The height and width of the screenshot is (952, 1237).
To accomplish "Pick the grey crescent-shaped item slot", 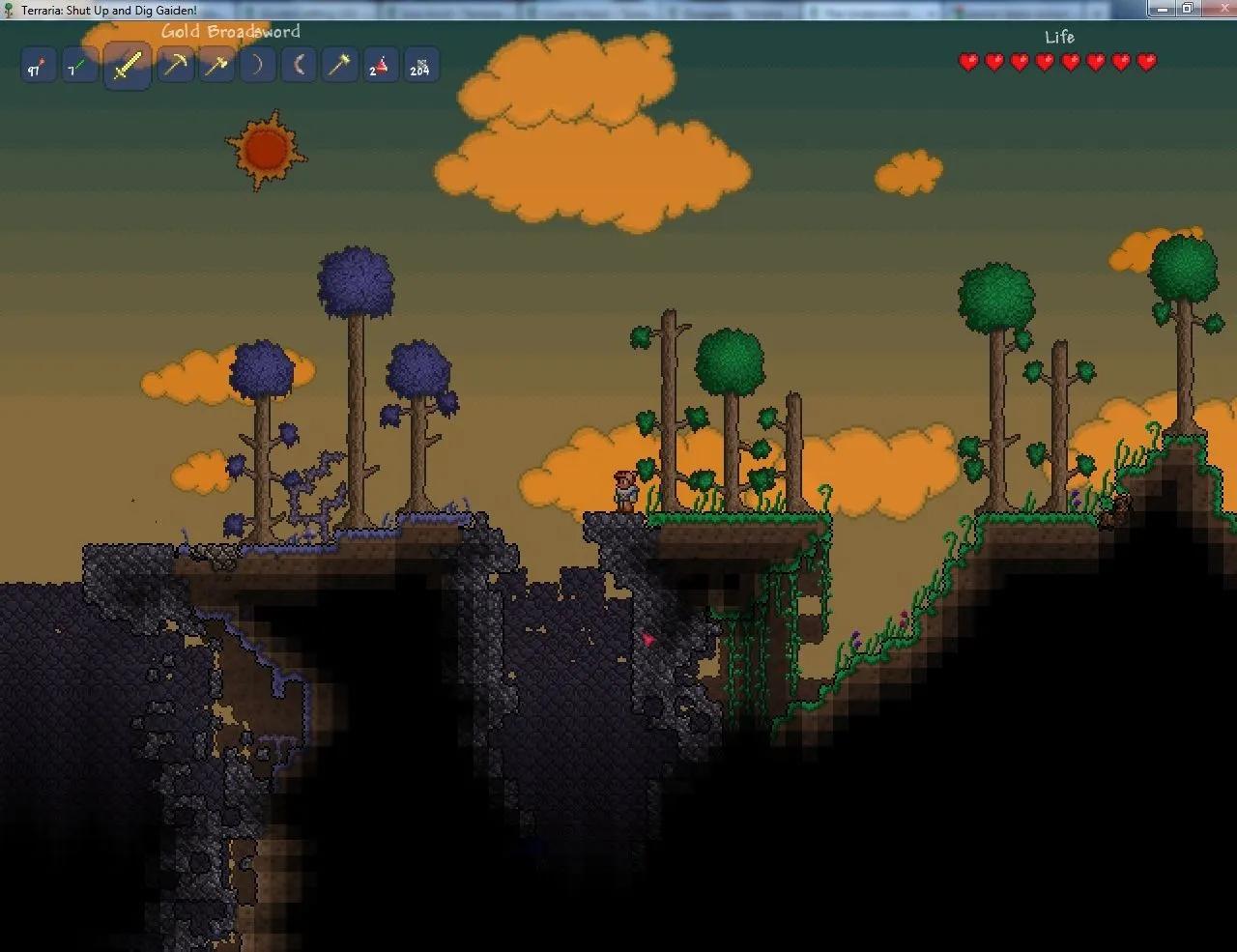I will 299,66.
